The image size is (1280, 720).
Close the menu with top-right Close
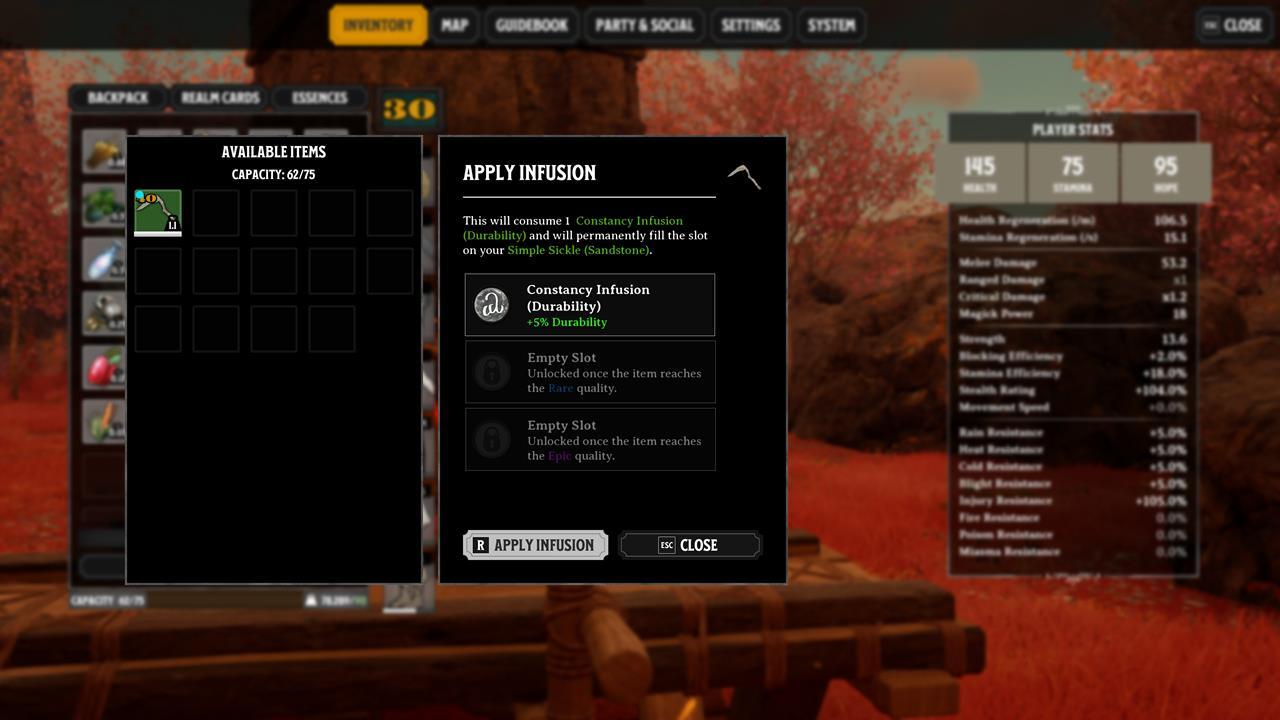point(1232,25)
